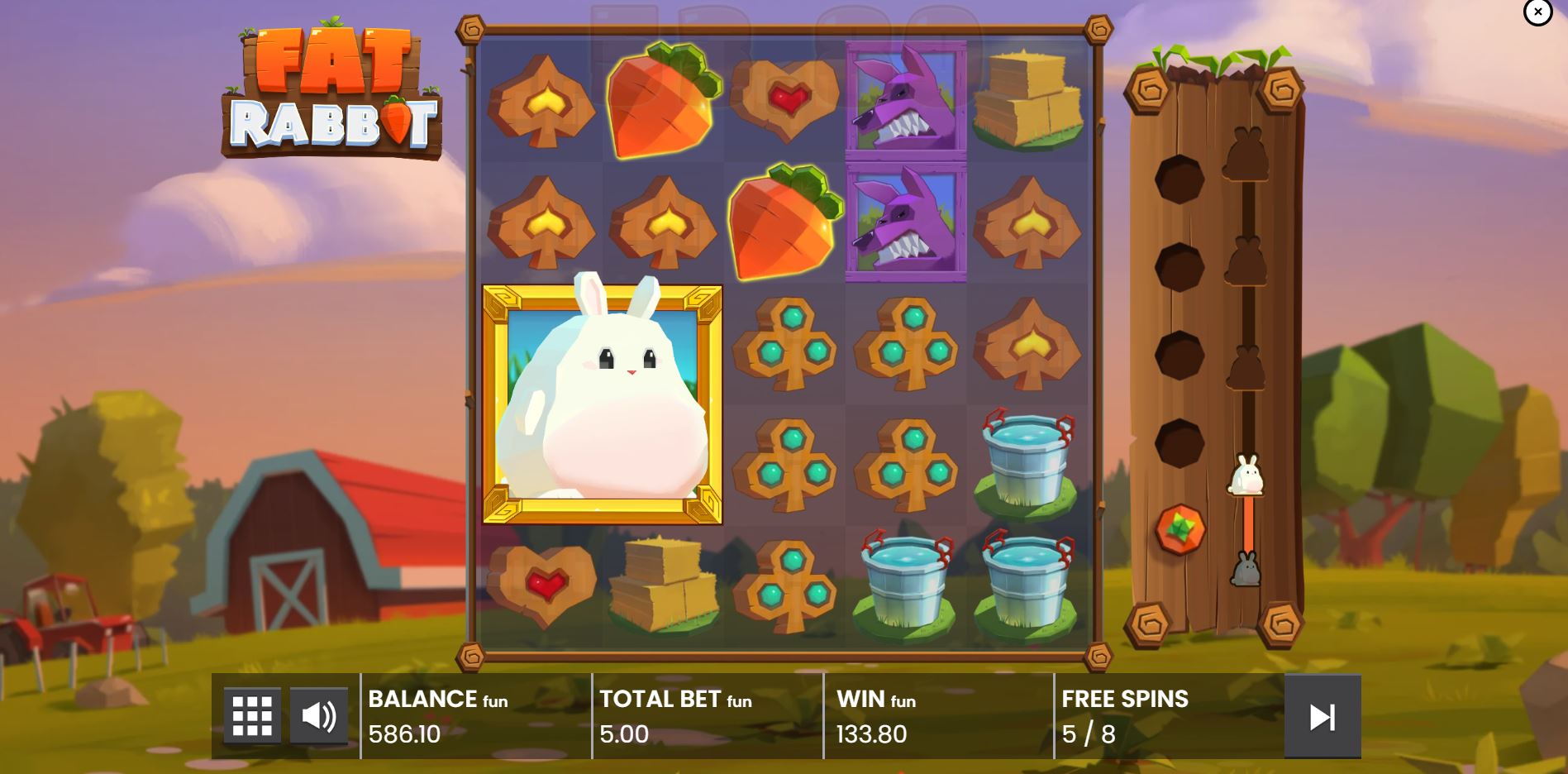Click the Fat Rabbit logo
This screenshot has height=774, width=1568.
(x=335, y=91)
